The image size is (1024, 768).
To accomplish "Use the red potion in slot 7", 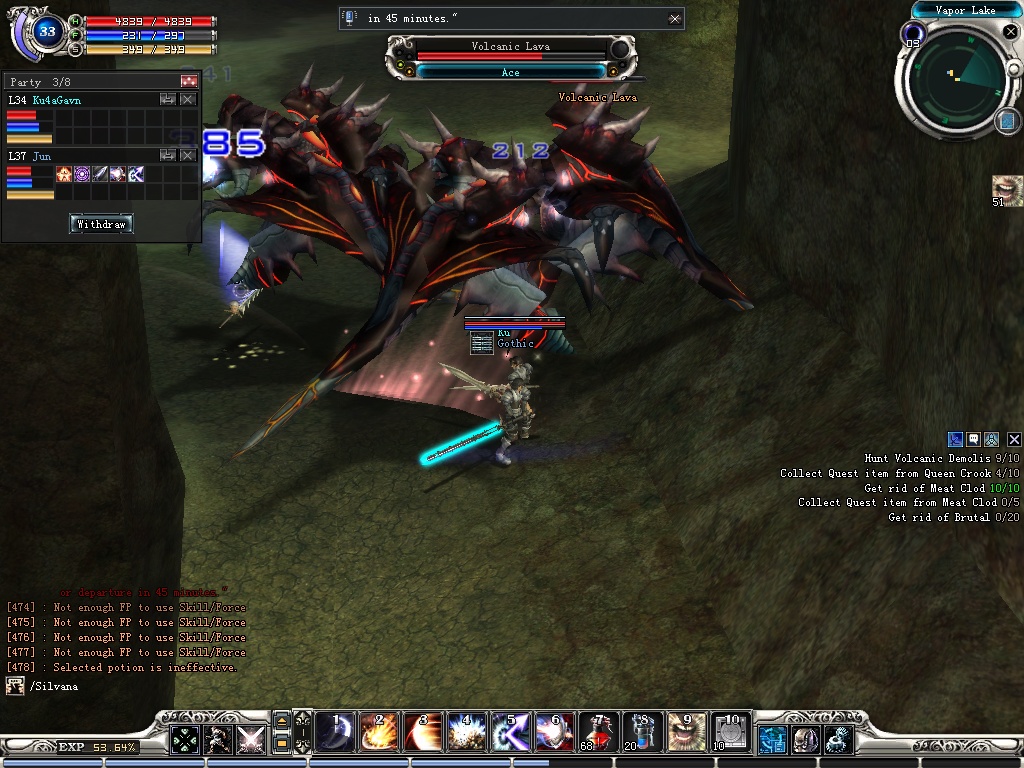I will (598, 733).
